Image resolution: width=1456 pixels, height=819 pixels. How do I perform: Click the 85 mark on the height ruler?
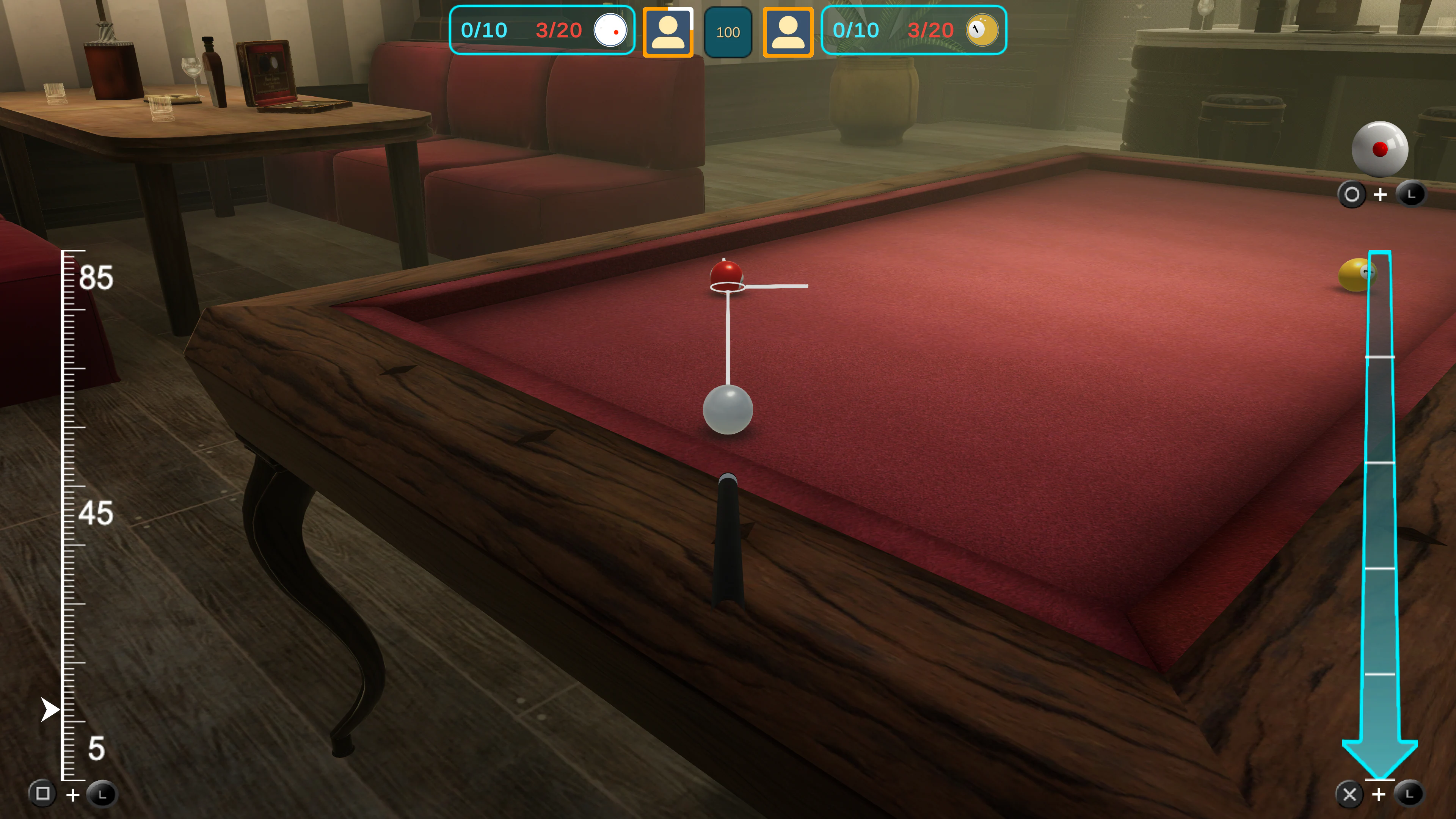tap(97, 276)
